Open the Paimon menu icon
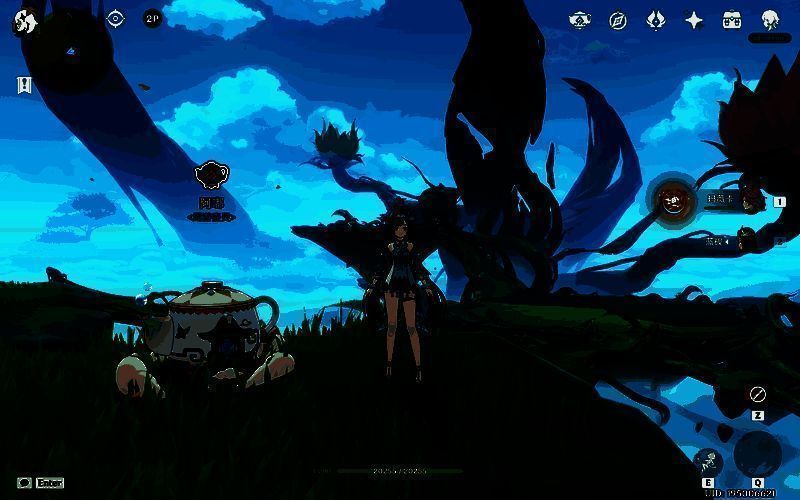Viewport: 800px width, 500px height. point(25,22)
